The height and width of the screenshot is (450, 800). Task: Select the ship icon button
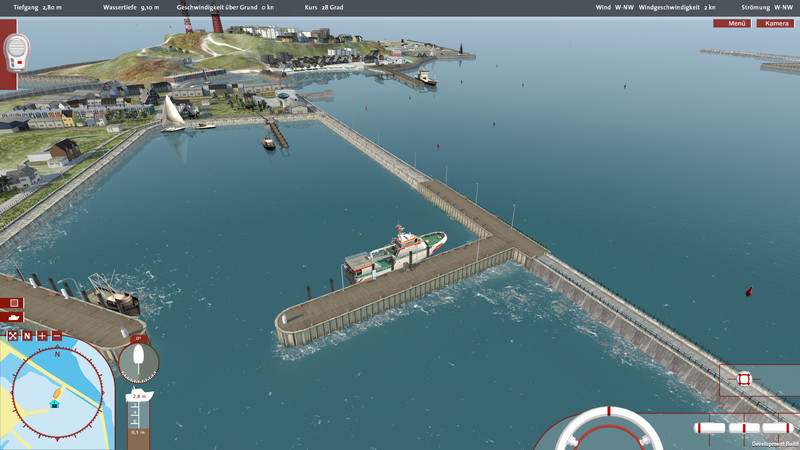click(15, 317)
